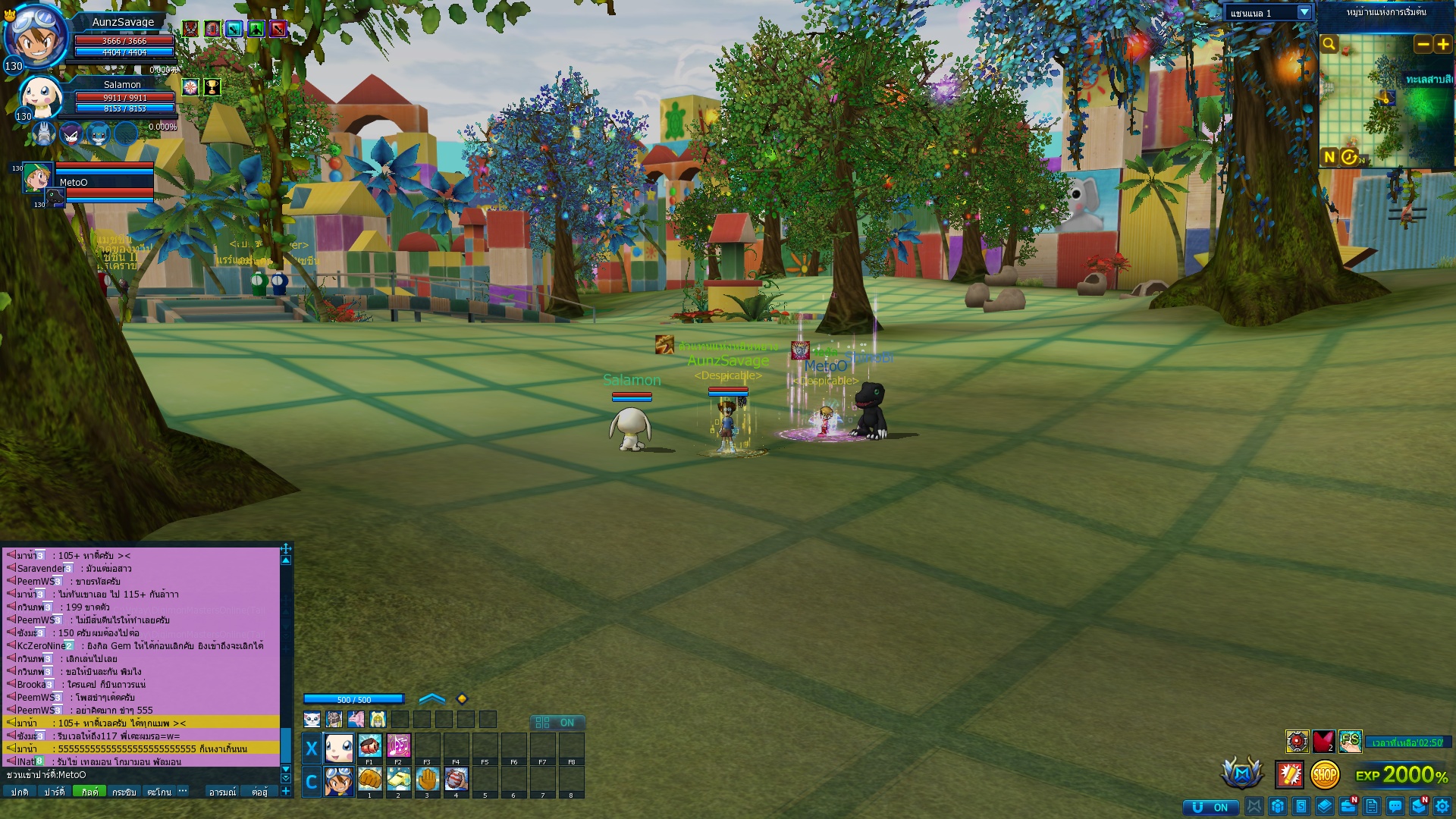
Task: Switch to the party chat tab (ปาร์ตี้)
Action: coord(54,792)
